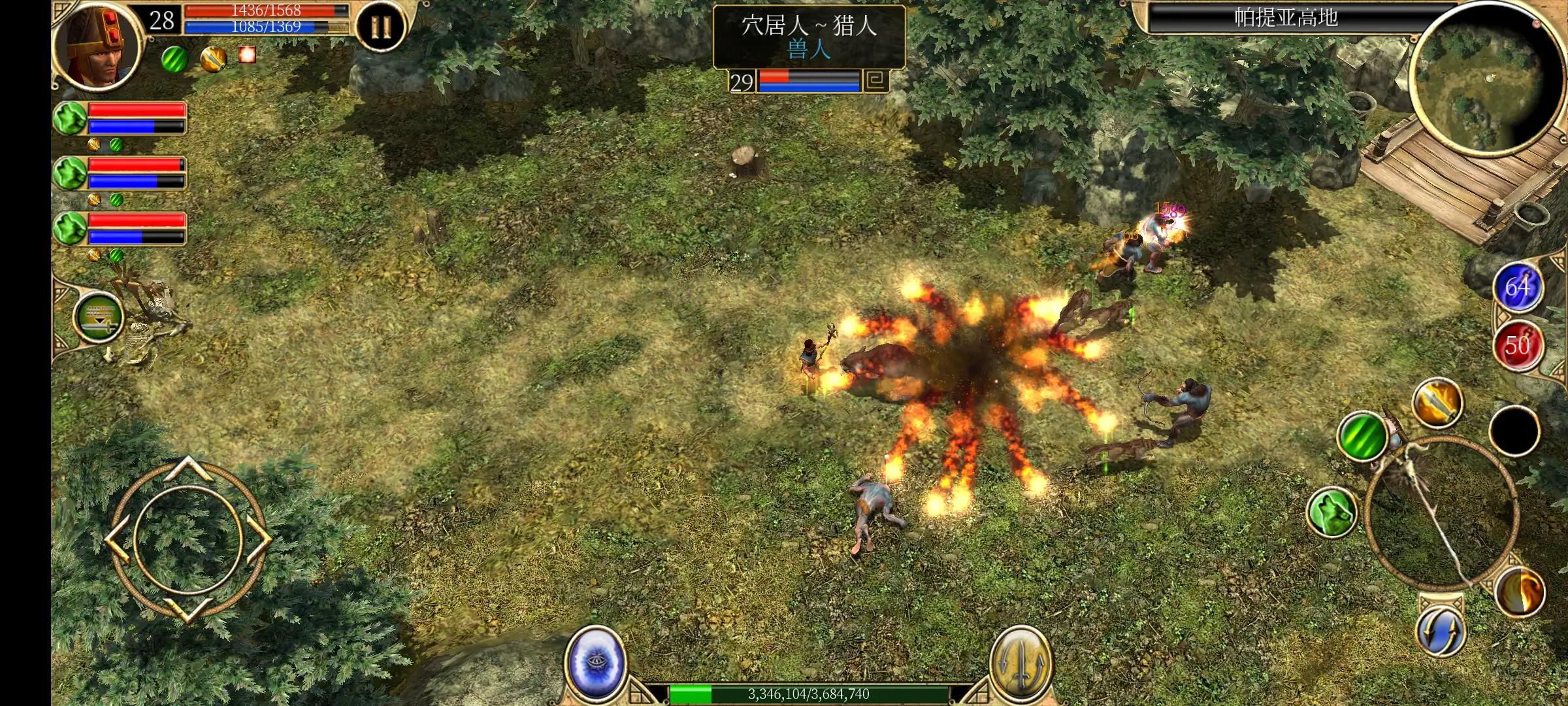The image size is (1568, 706).
Task: Activate the golden flaming sword skill
Action: pyautogui.click(x=1437, y=402)
